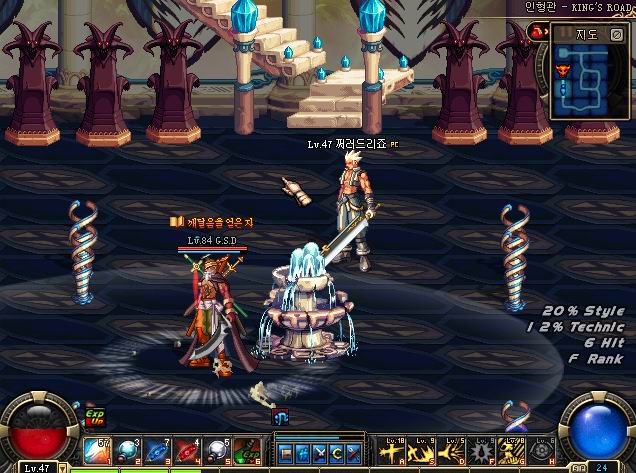Use the white-blue orb potion in slot 2

(127, 452)
